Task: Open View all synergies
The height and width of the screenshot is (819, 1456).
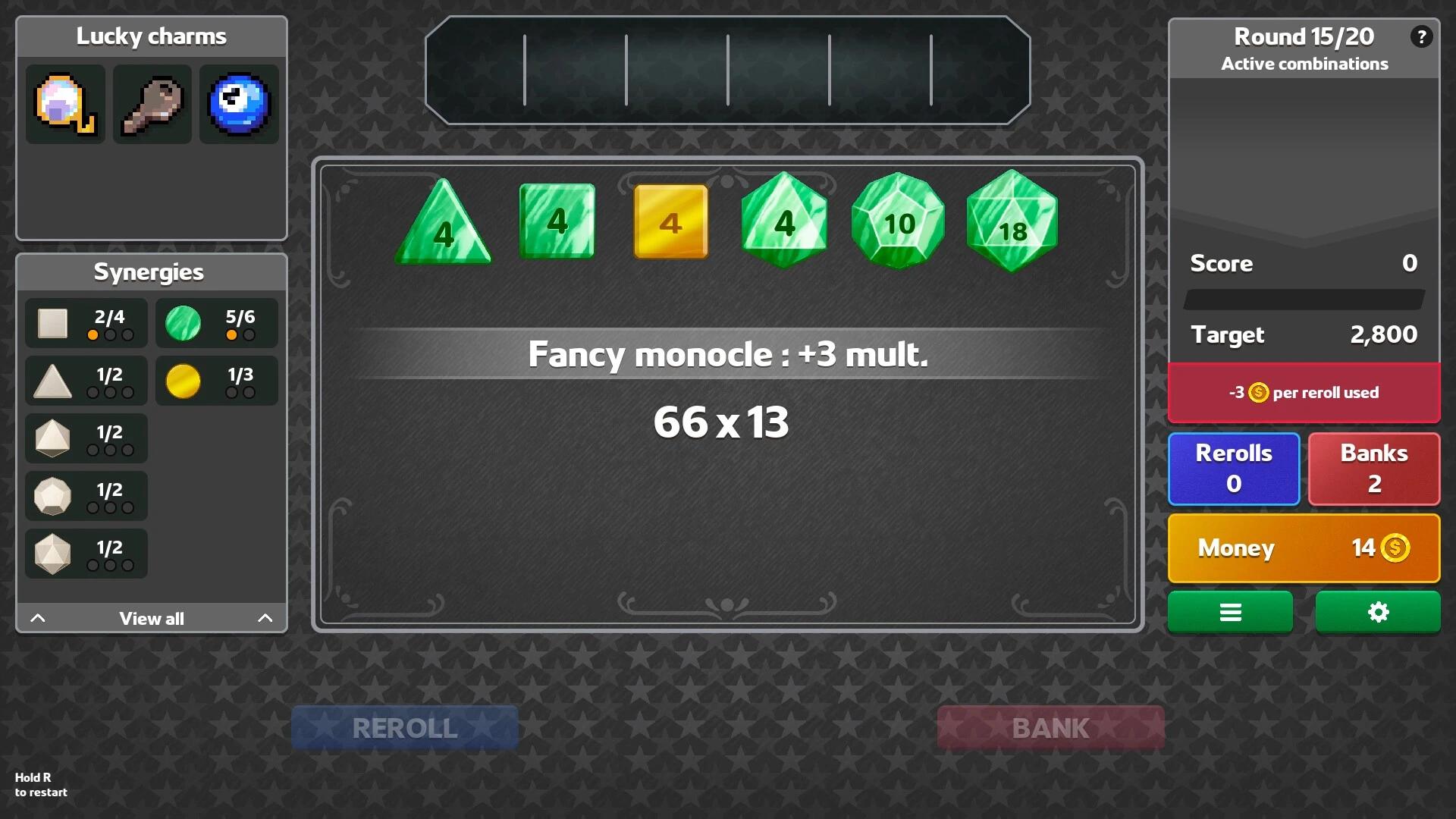Action: [151, 618]
